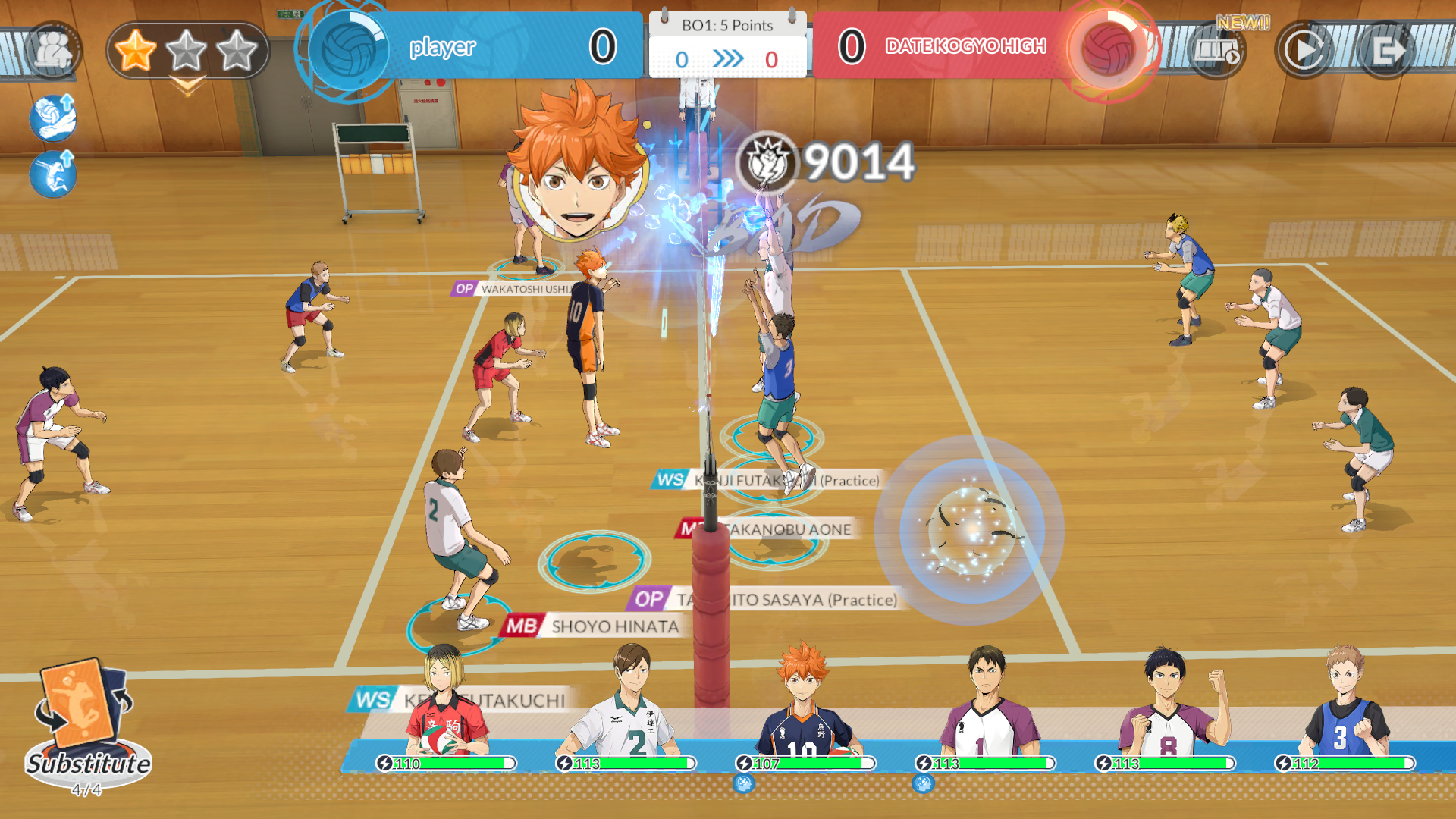This screenshot has height=819, width=1456.
Task: Expand the three-star rating panel
Action: pos(187,52)
